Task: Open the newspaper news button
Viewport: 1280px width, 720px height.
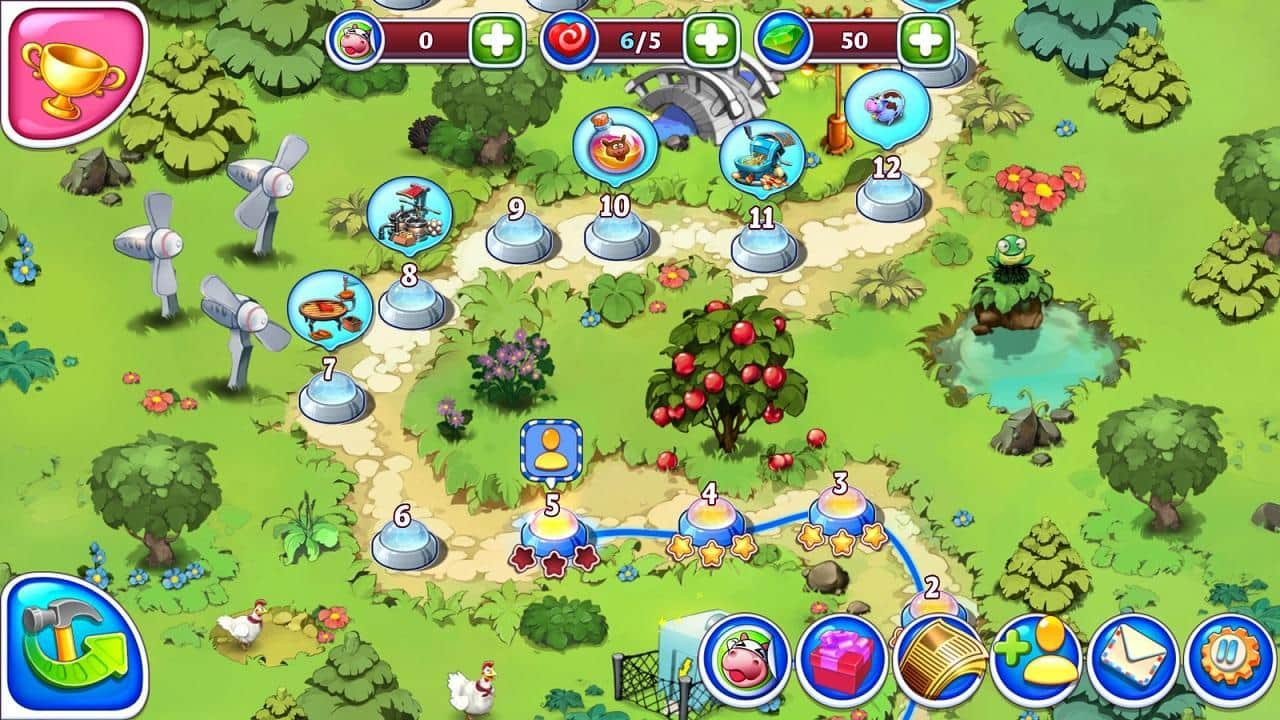Action: pos(937,659)
